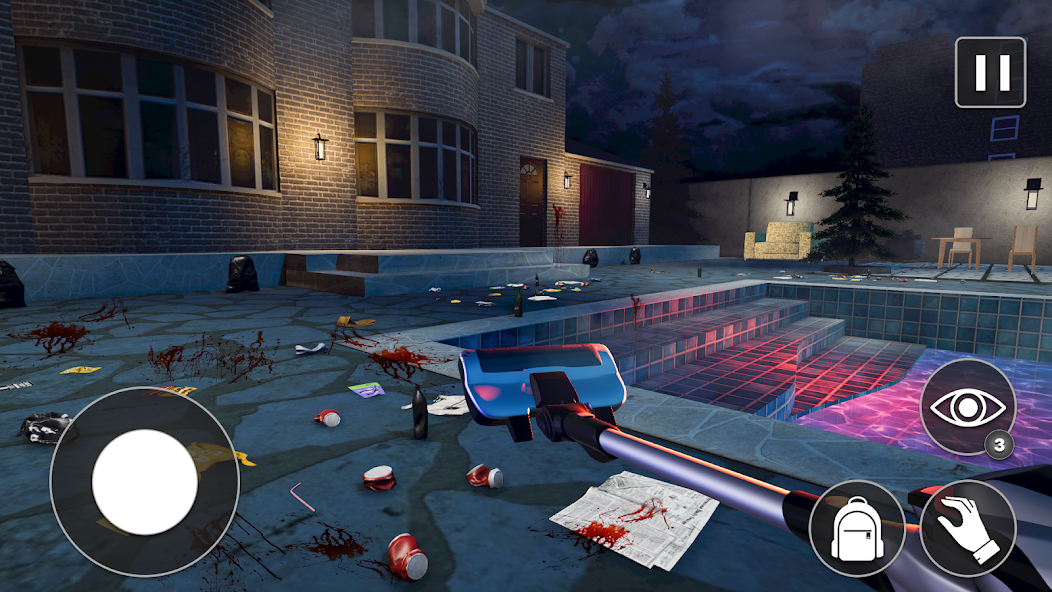Pause the game

click(x=990, y=72)
